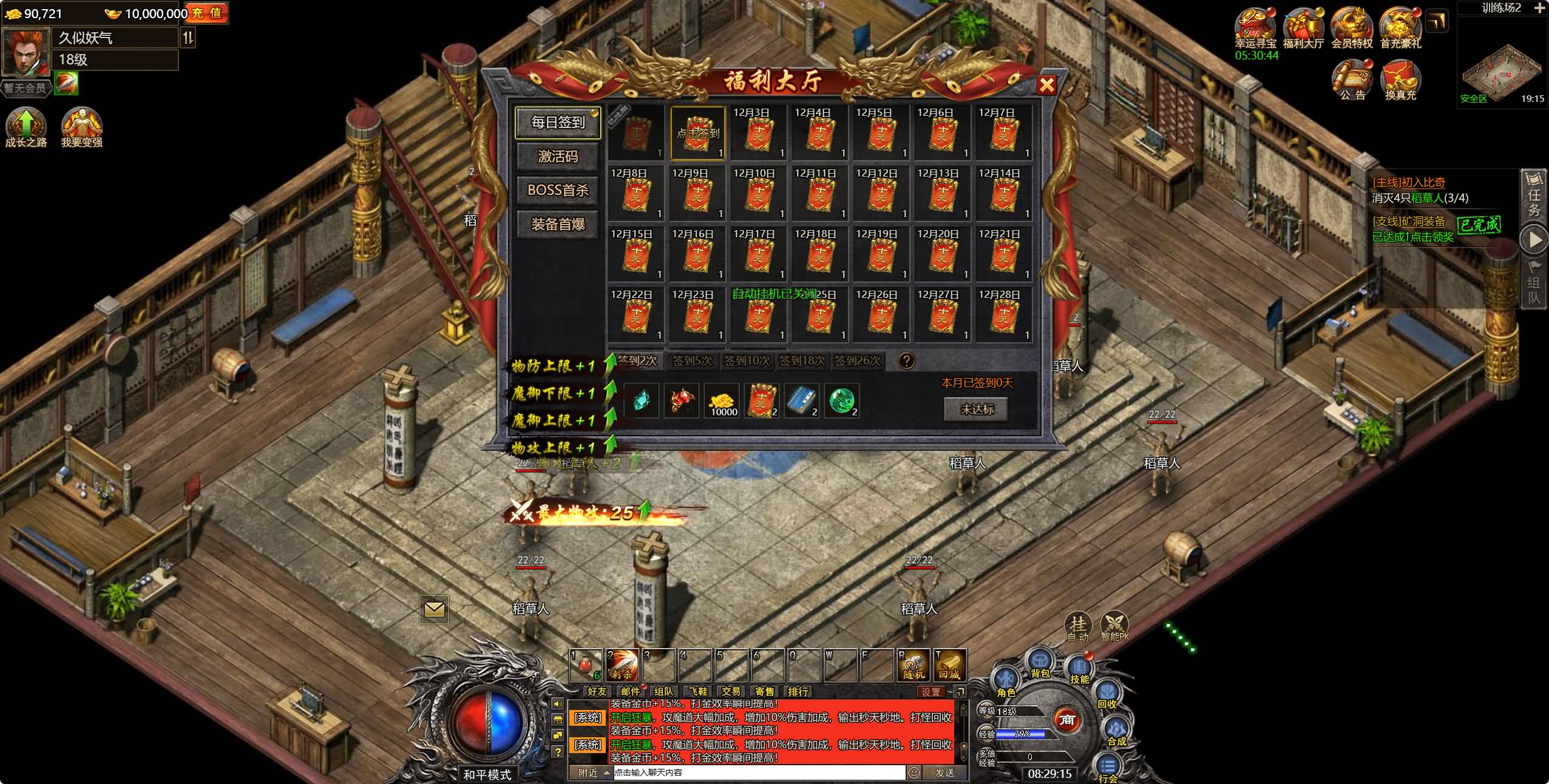Open the 背包 backpack
Screen dimensions: 1549x784
pyautogui.click(x=1040, y=663)
